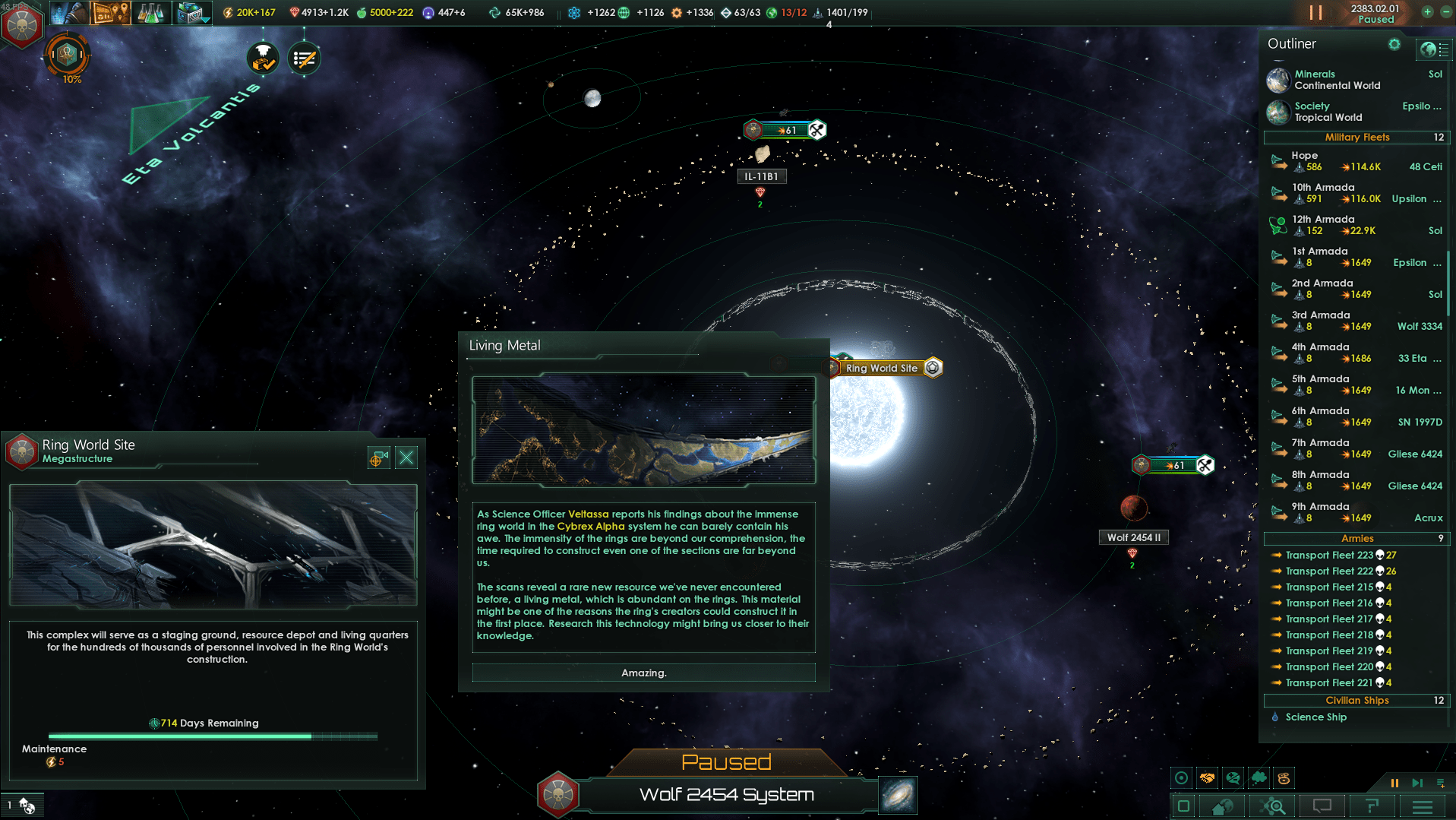Switch to the globe tab in the Outliner
This screenshot has width=1456, height=820.
tap(1429, 49)
